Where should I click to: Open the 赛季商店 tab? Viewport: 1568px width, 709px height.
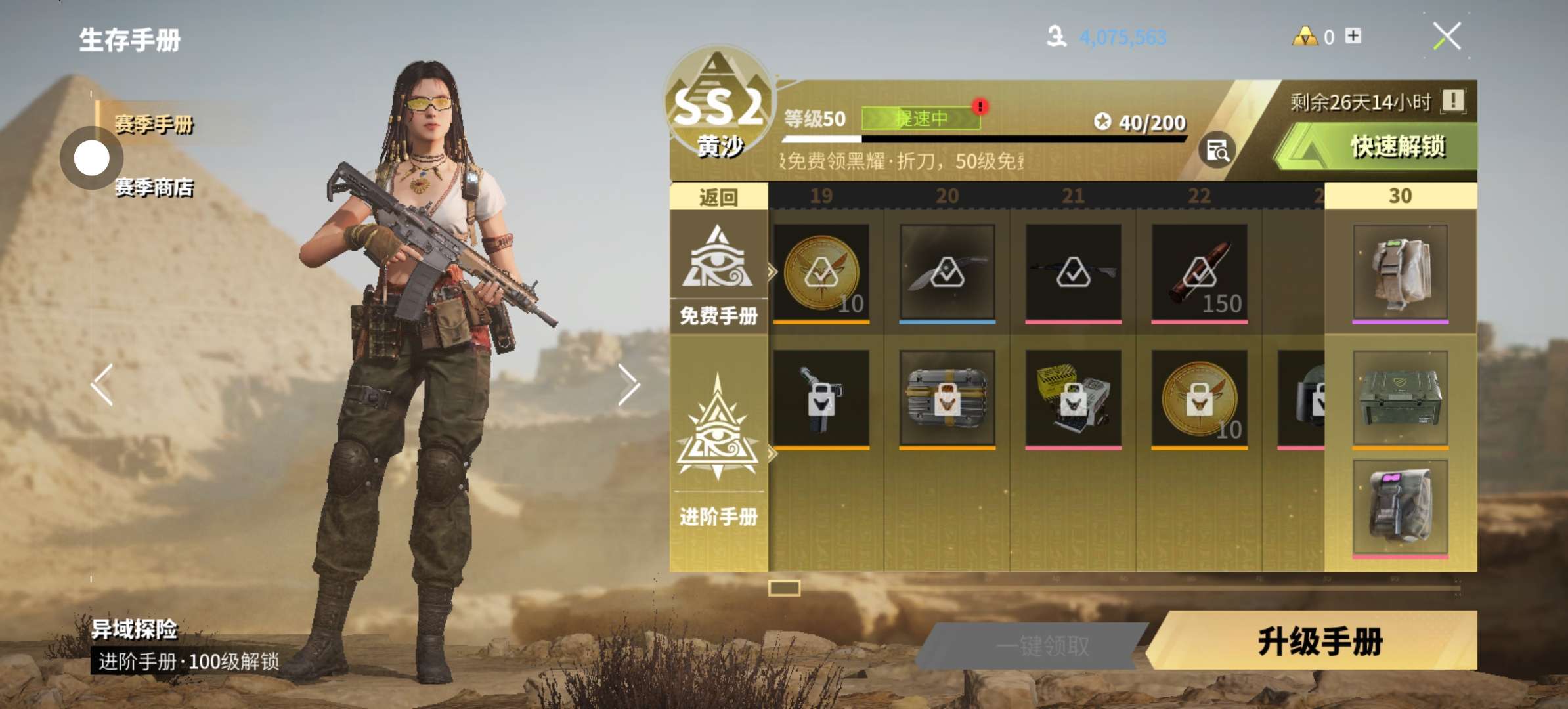click(x=154, y=188)
